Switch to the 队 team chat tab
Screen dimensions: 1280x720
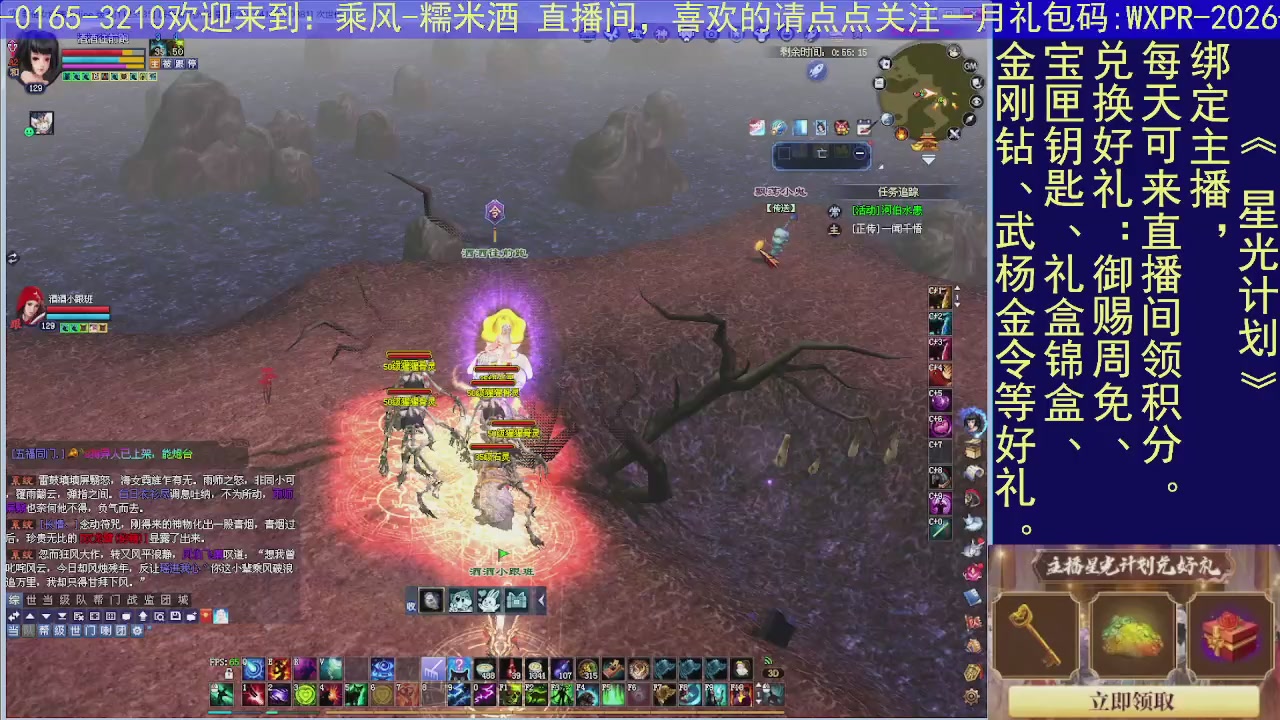click(81, 599)
